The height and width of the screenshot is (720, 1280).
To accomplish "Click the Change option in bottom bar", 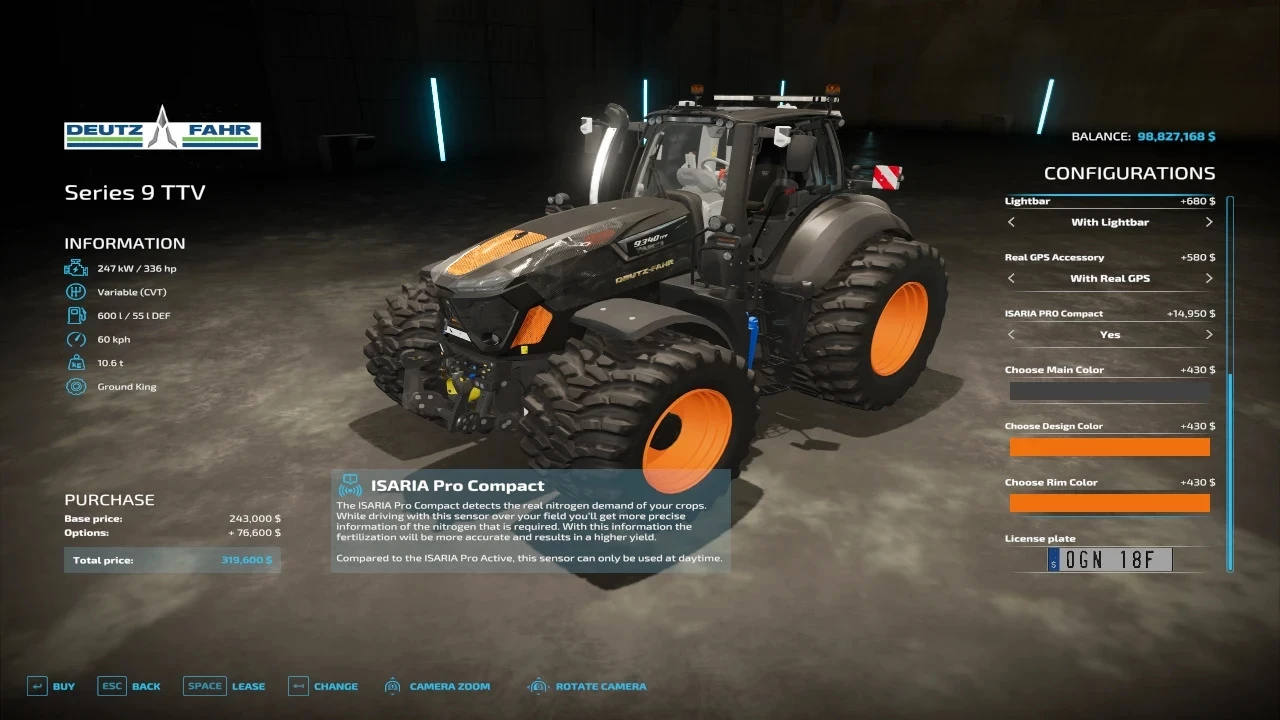I will pyautogui.click(x=323, y=686).
